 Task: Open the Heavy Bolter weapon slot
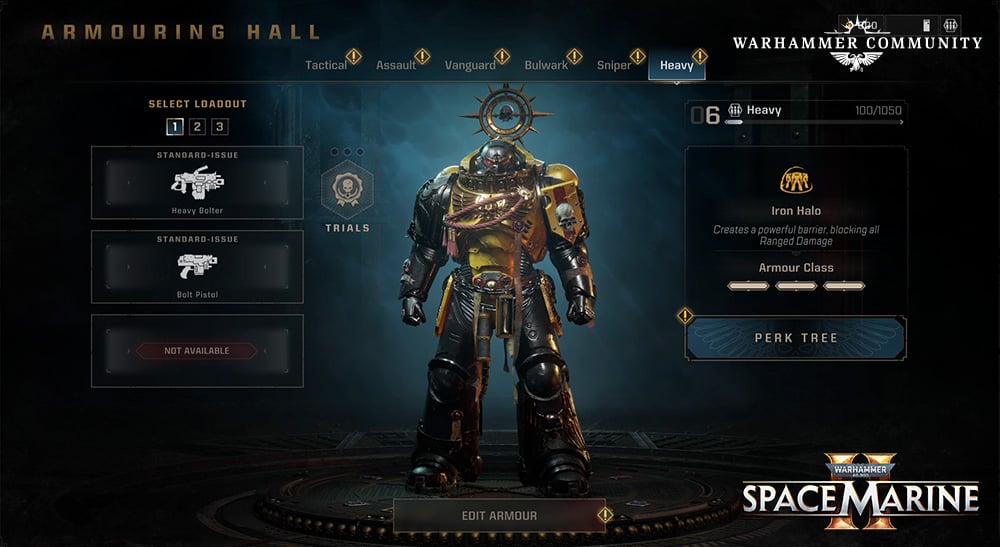(197, 183)
